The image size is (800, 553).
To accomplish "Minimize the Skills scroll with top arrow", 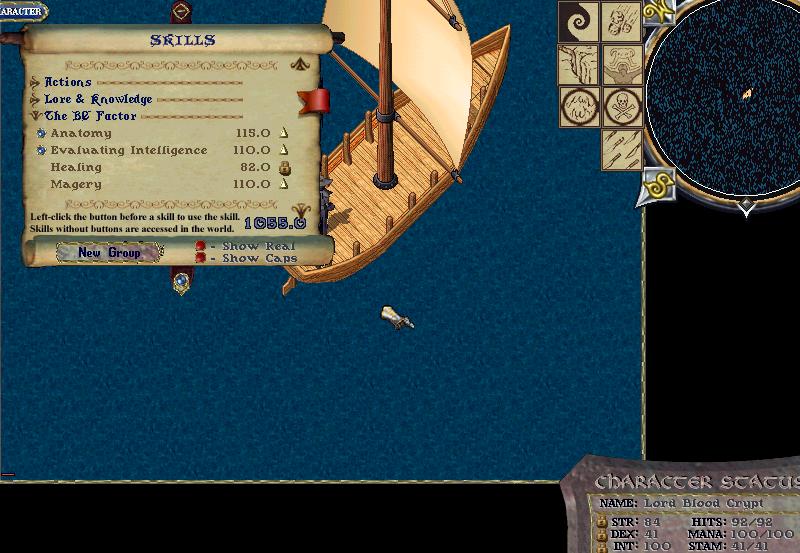I will coord(298,65).
